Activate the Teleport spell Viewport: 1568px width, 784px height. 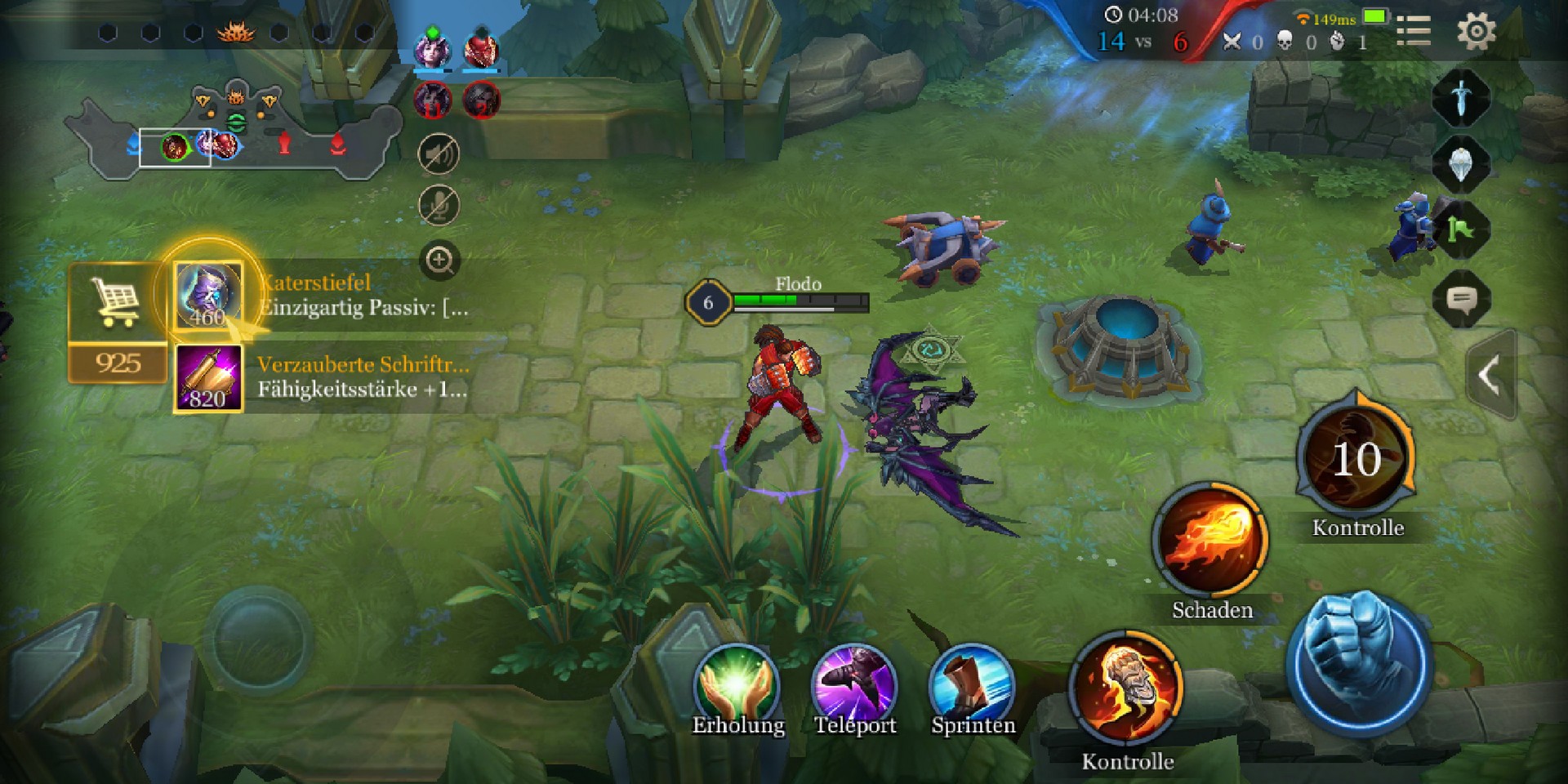[x=854, y=684]
